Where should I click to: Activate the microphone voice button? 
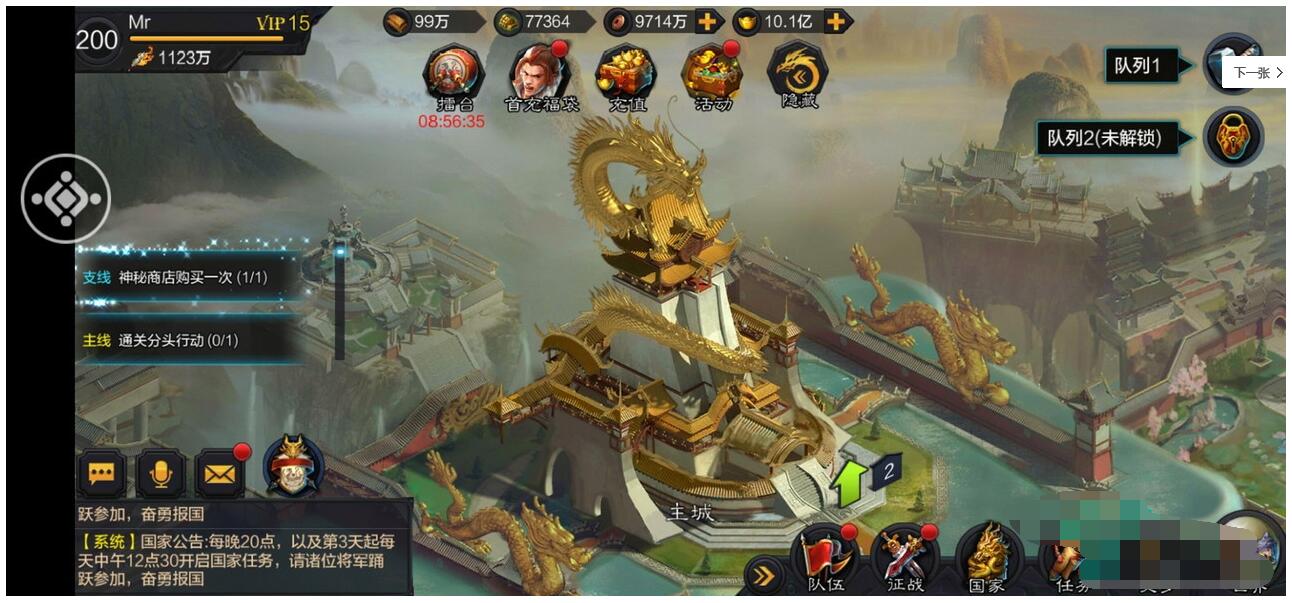160,474
